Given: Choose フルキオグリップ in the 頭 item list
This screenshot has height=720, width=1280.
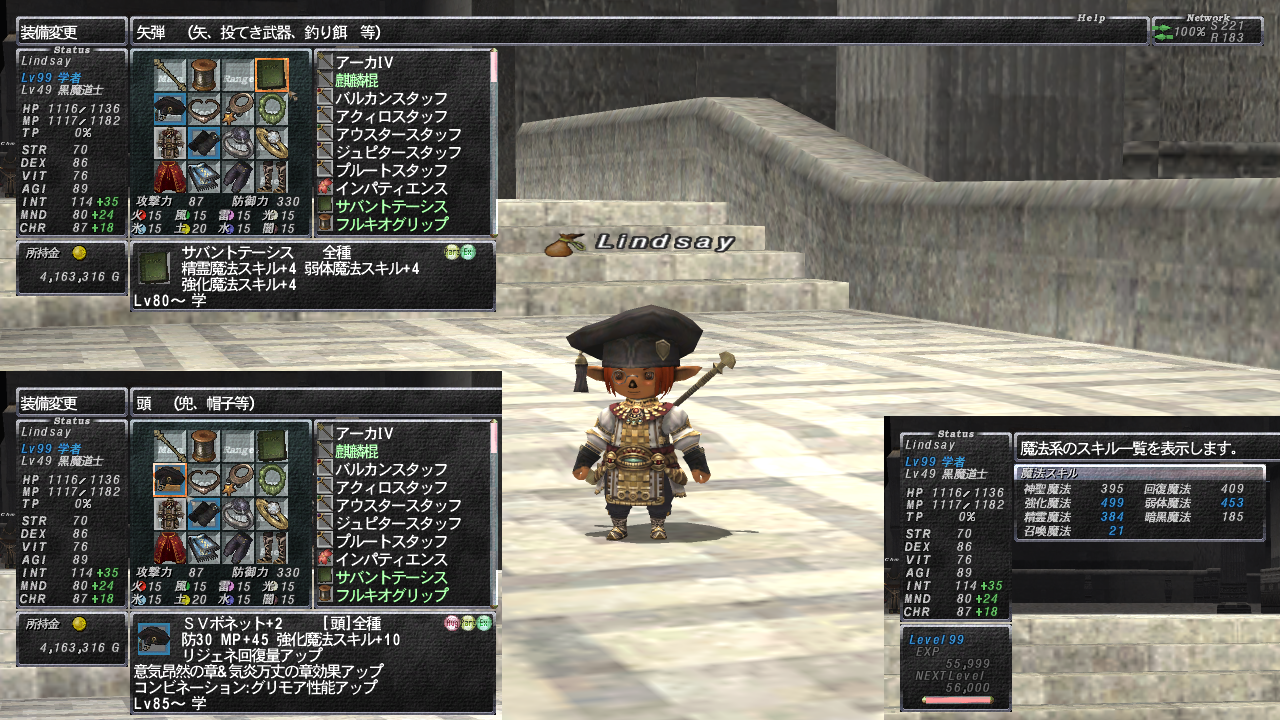Looking at the screenshot, I should (x=391, y=596).
